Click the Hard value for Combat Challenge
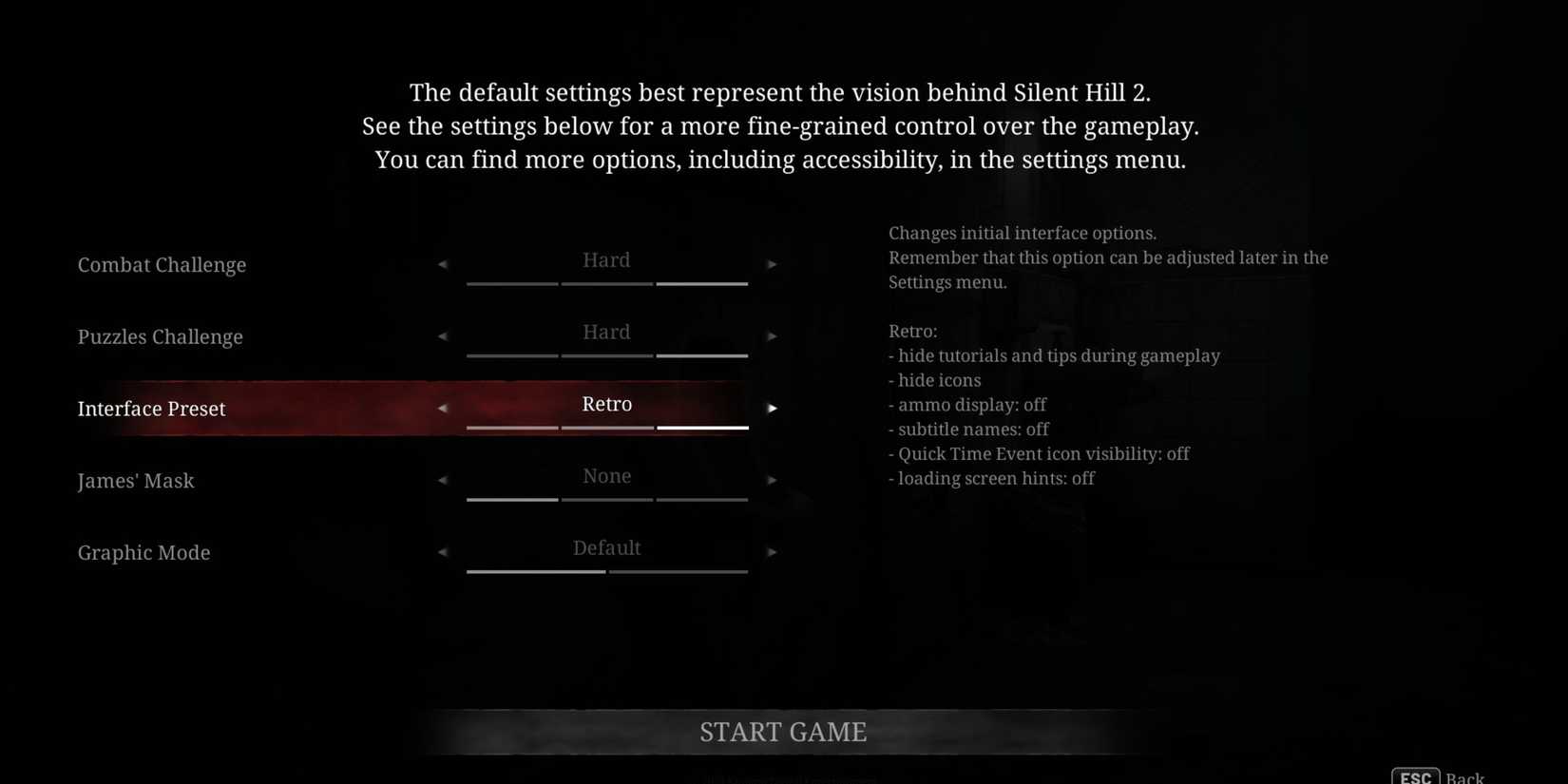This screenshot has width=1568, height=784. [x=606, y=259]
